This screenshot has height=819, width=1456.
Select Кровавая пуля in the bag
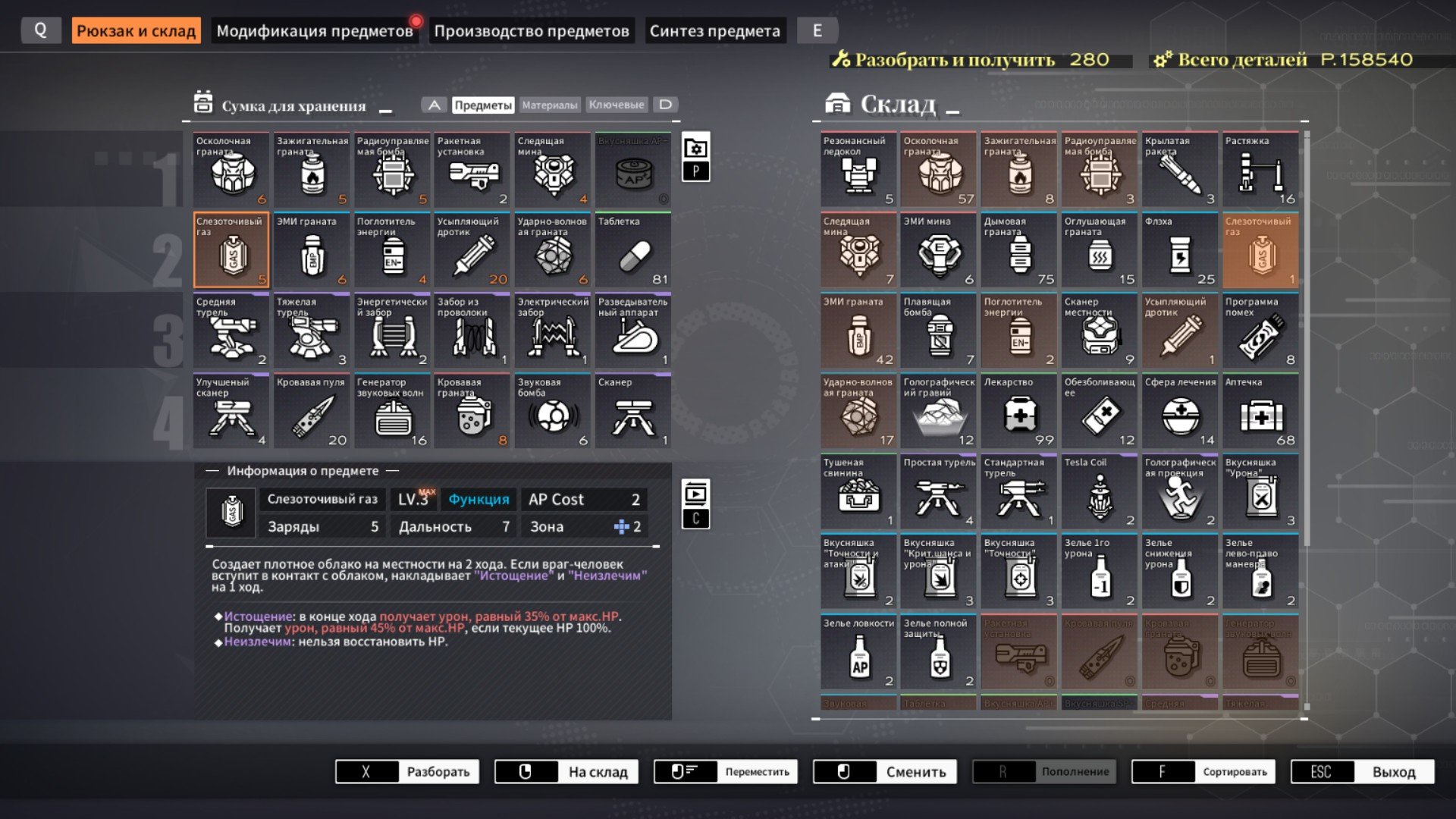pos(311,412)
